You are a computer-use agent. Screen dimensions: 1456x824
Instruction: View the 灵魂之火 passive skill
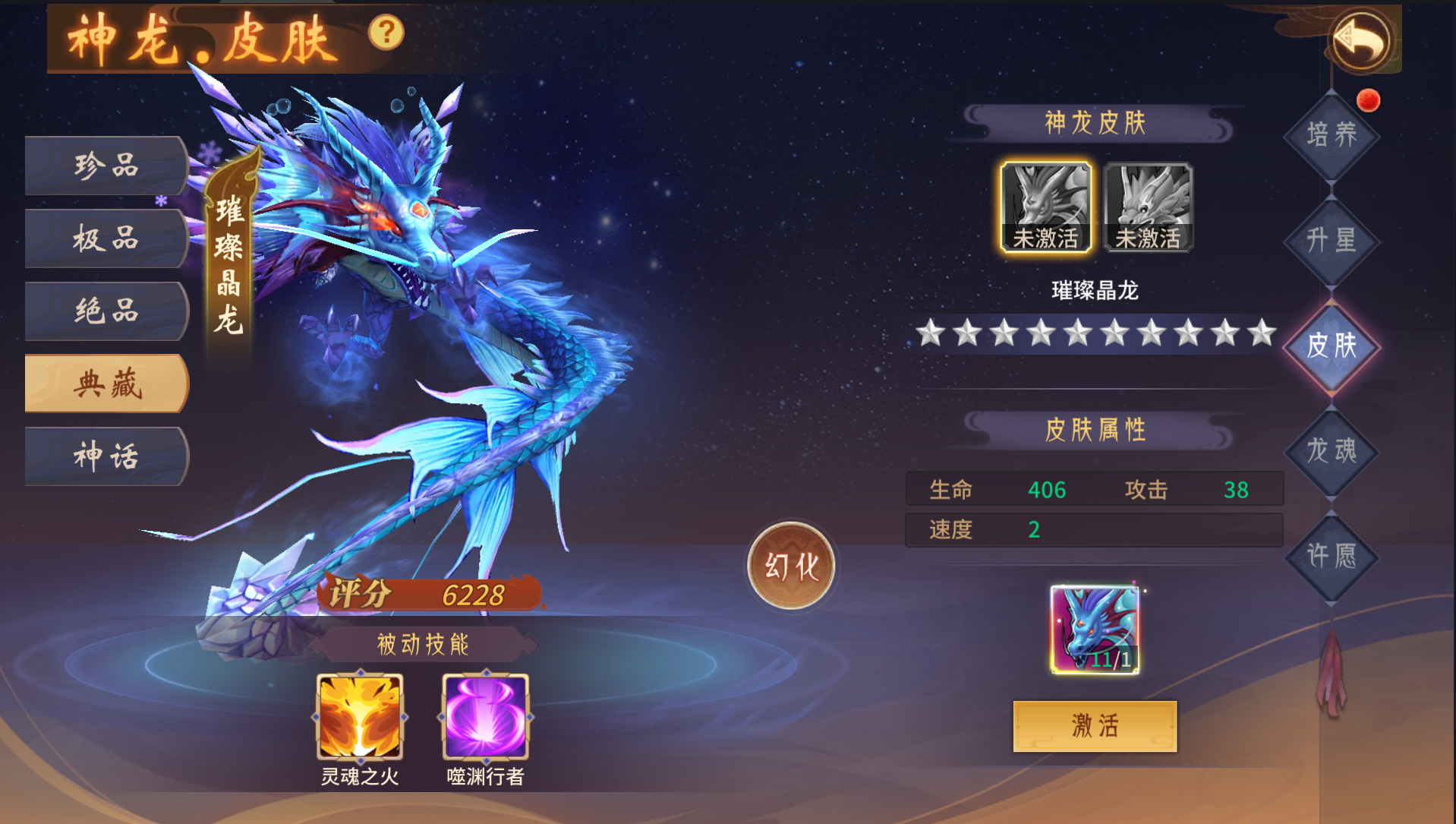click(x=360, y=717)
